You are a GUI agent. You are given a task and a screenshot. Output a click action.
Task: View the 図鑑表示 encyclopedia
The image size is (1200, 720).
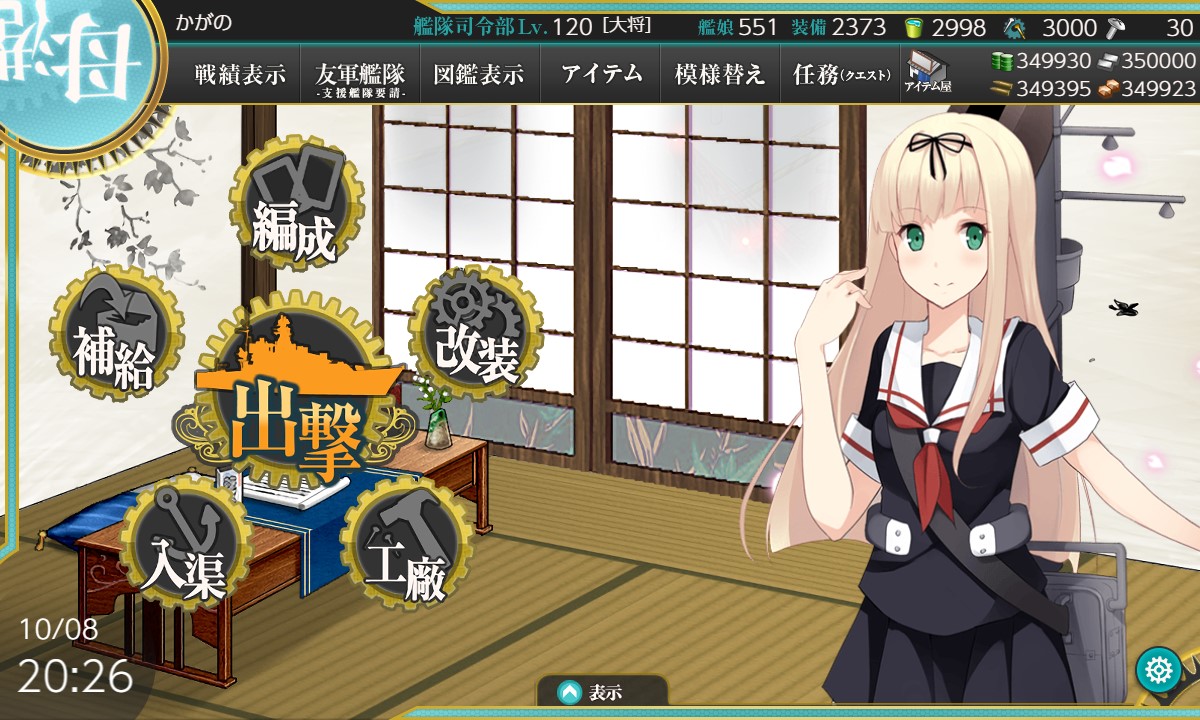click(479, 75)
